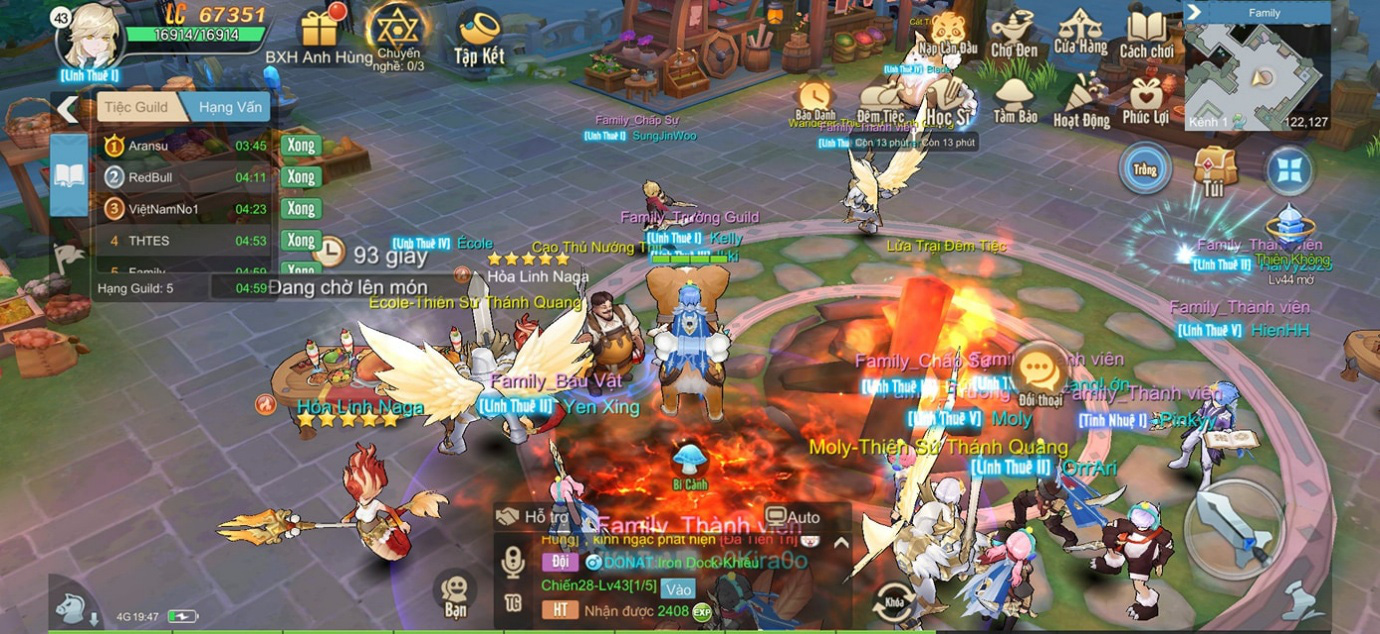
Task: Click the Vào join team button
Action: pos(679,589)
